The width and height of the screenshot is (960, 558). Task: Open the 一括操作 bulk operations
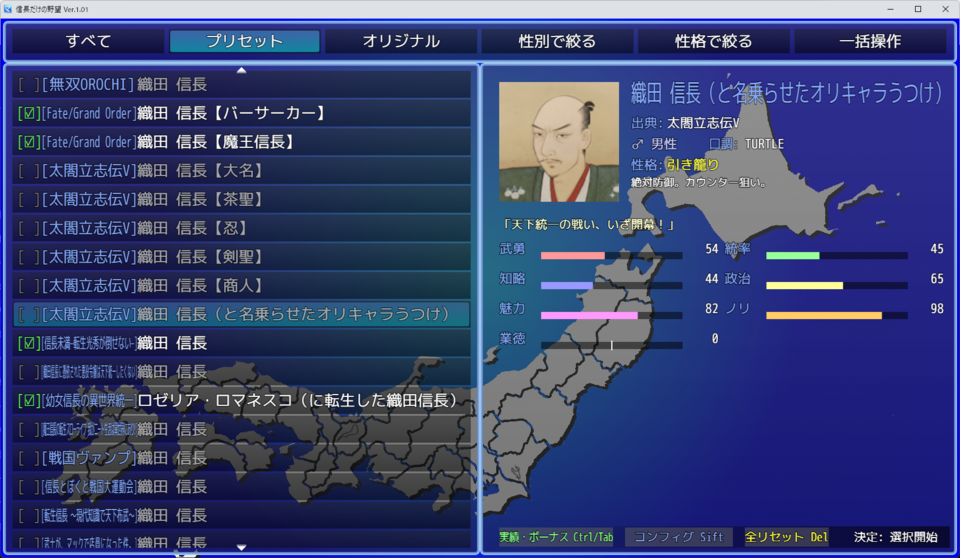click(x=869, y=41)
